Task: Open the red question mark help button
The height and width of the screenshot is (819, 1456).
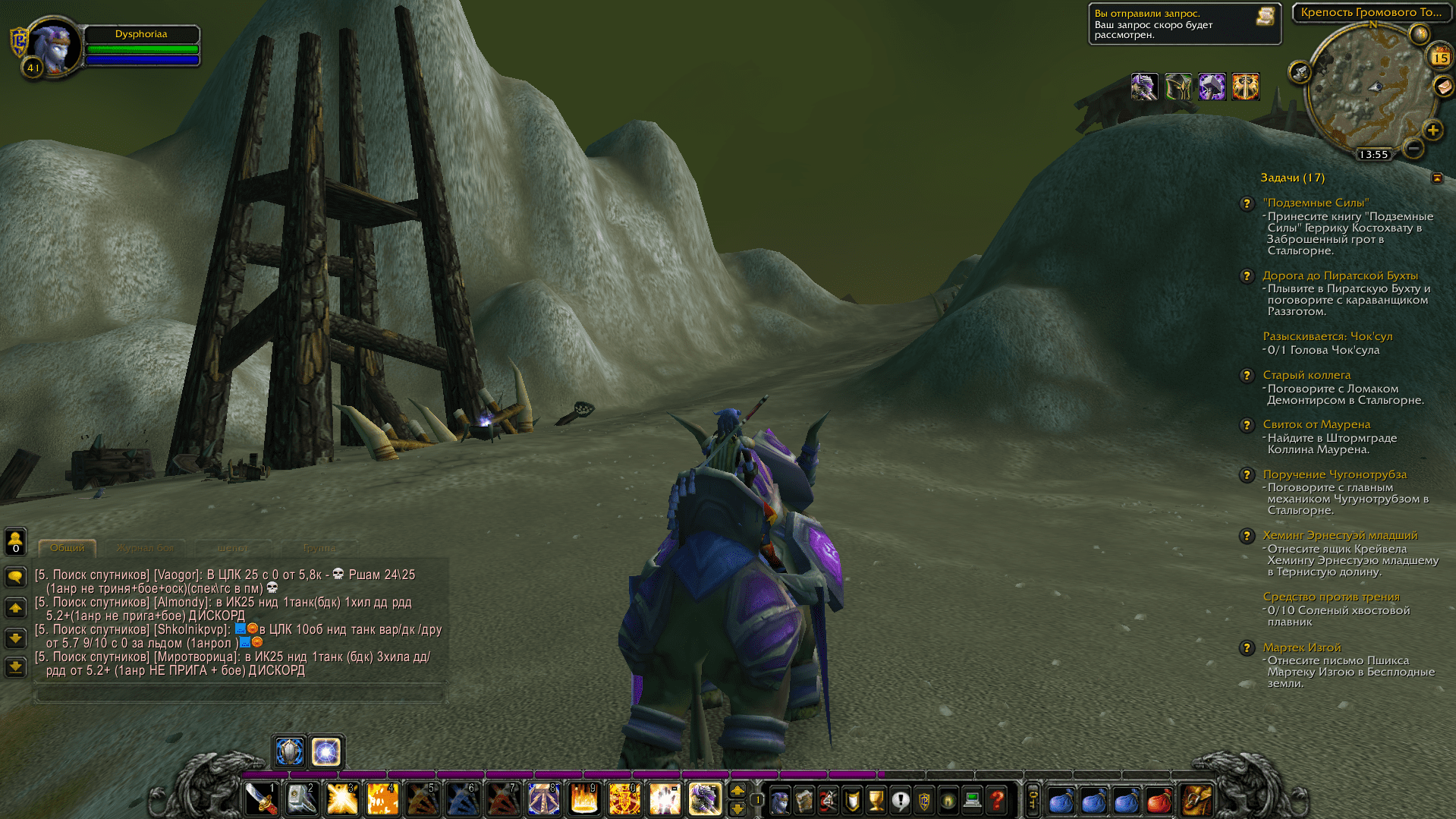Action: click(997, 800)
